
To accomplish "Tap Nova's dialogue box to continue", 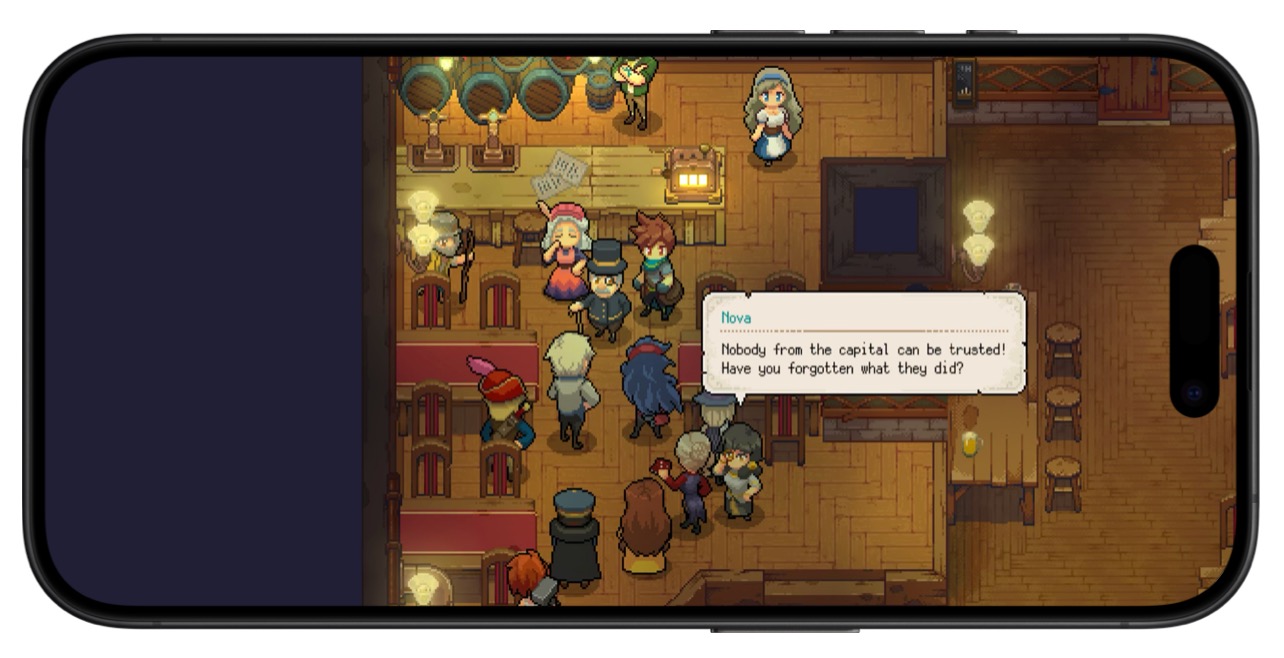I will [864, 343].
